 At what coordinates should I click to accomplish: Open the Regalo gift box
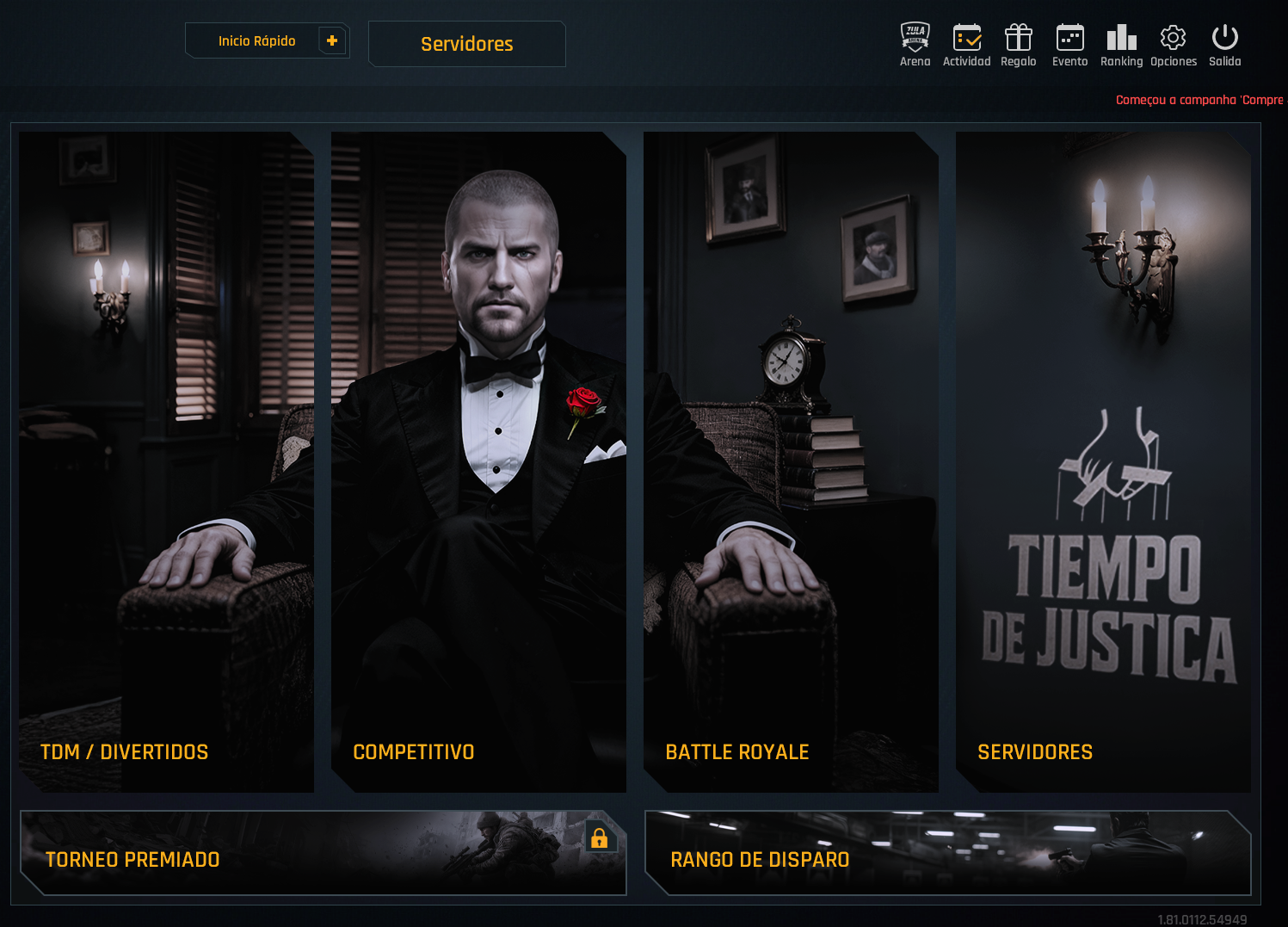pos(1018,45)
